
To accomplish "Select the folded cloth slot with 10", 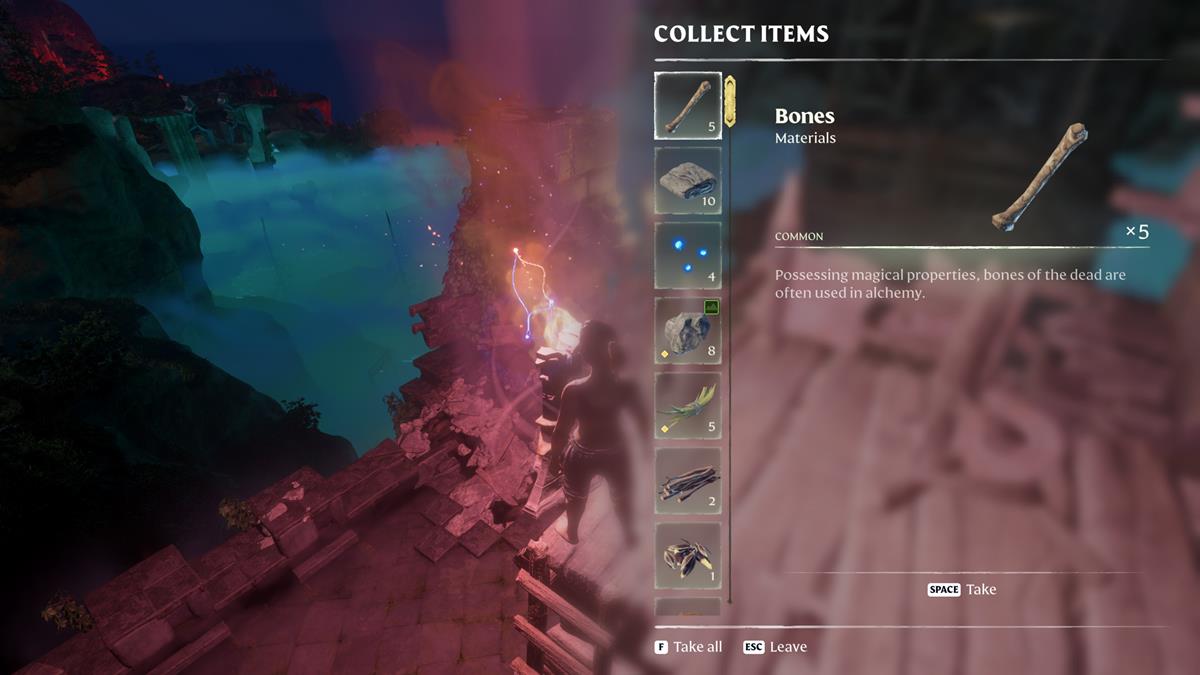I will [x=687, y=180].
